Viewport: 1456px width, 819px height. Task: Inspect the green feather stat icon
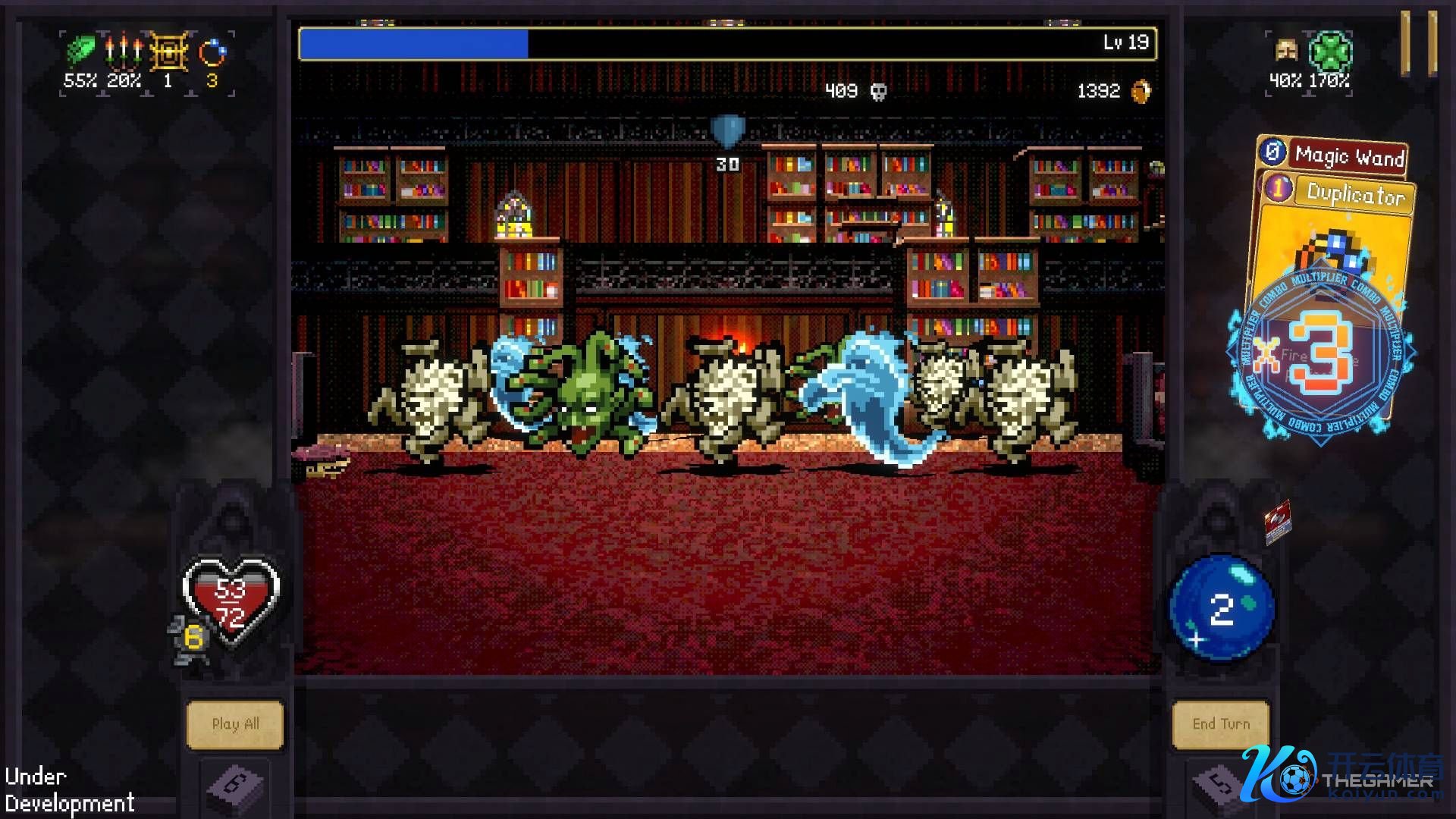pyautogui.click(x=80, y=52)
